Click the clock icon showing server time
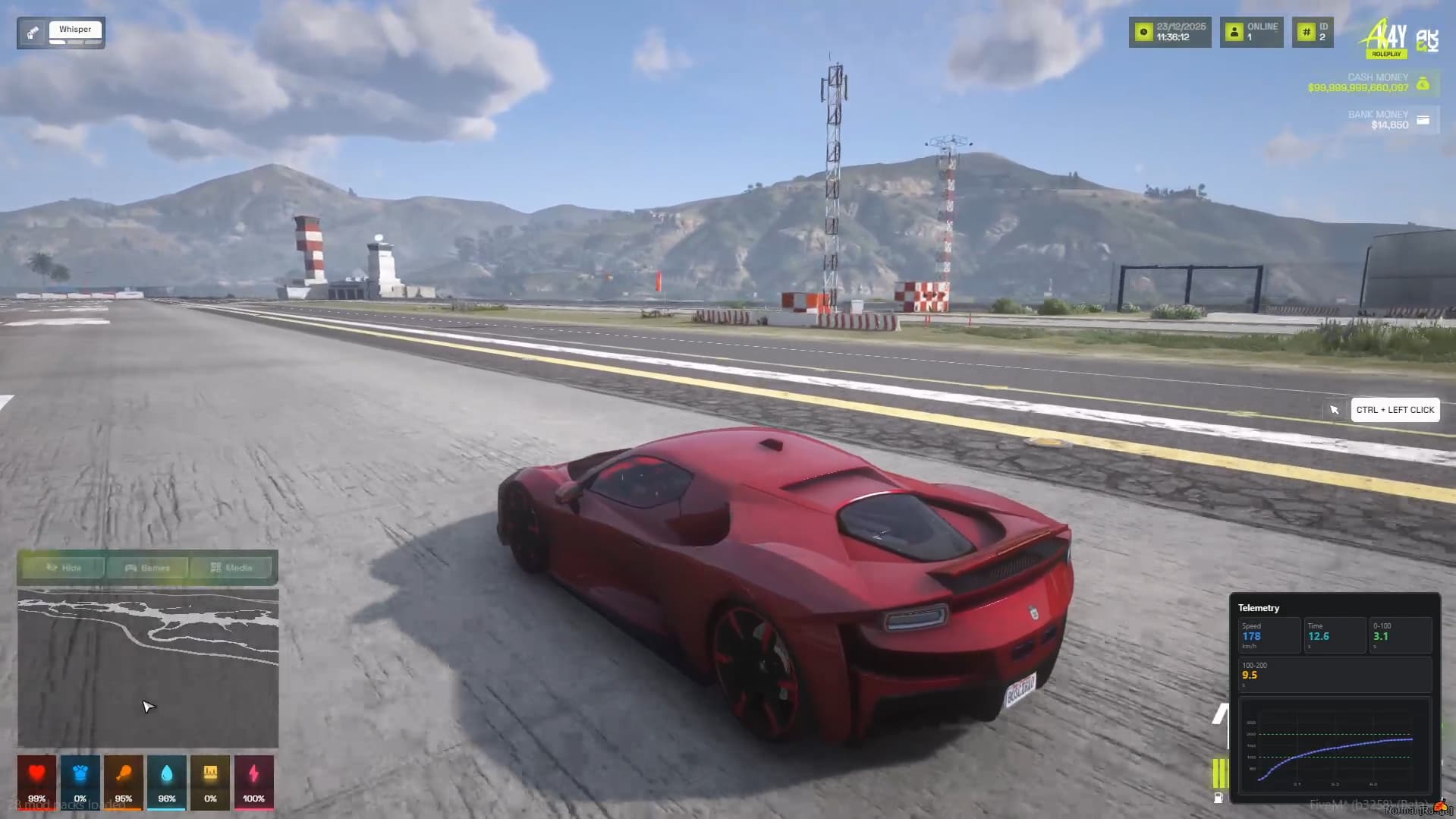The width and height of the screenshot is (1456, 819). click(x=1143, y=31)
